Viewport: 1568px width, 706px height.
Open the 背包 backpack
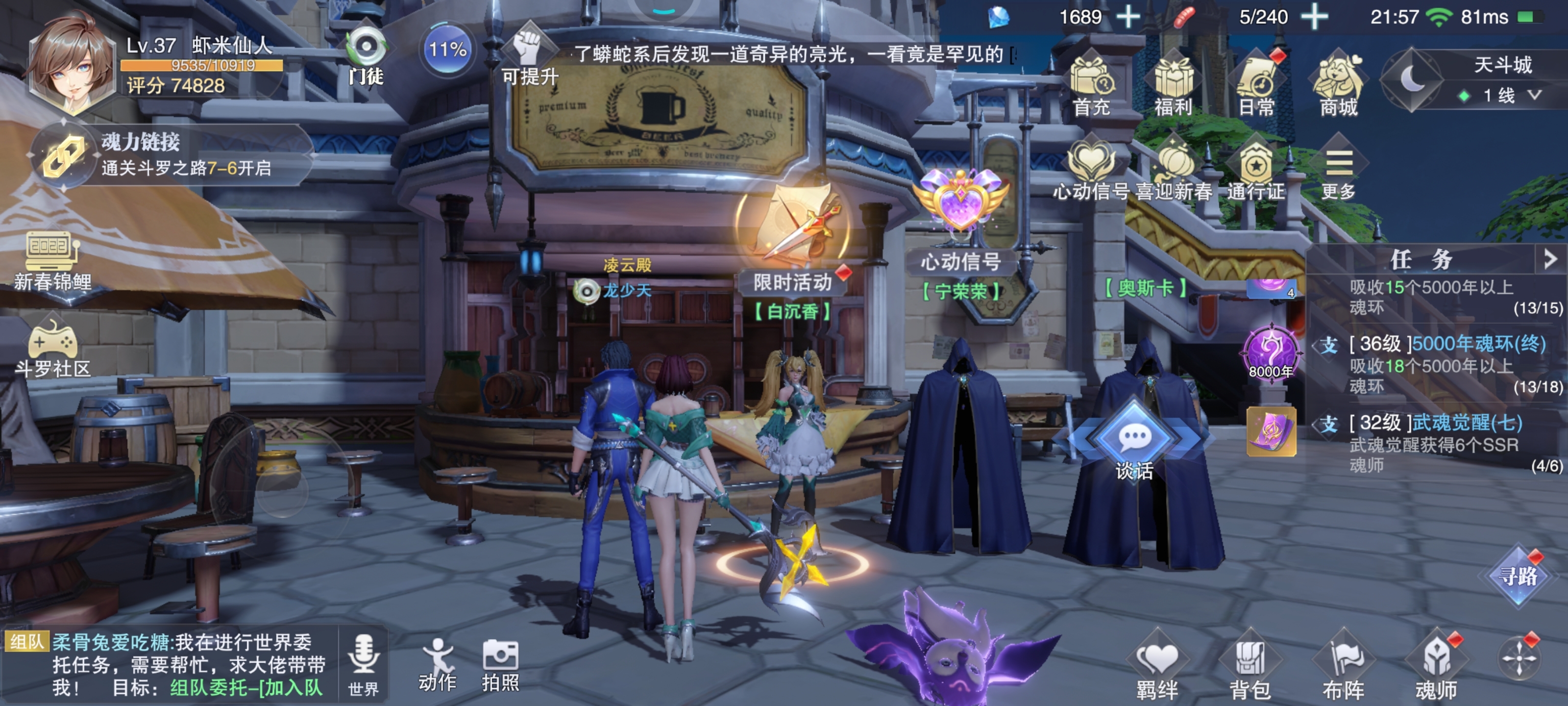(1249, 667)
